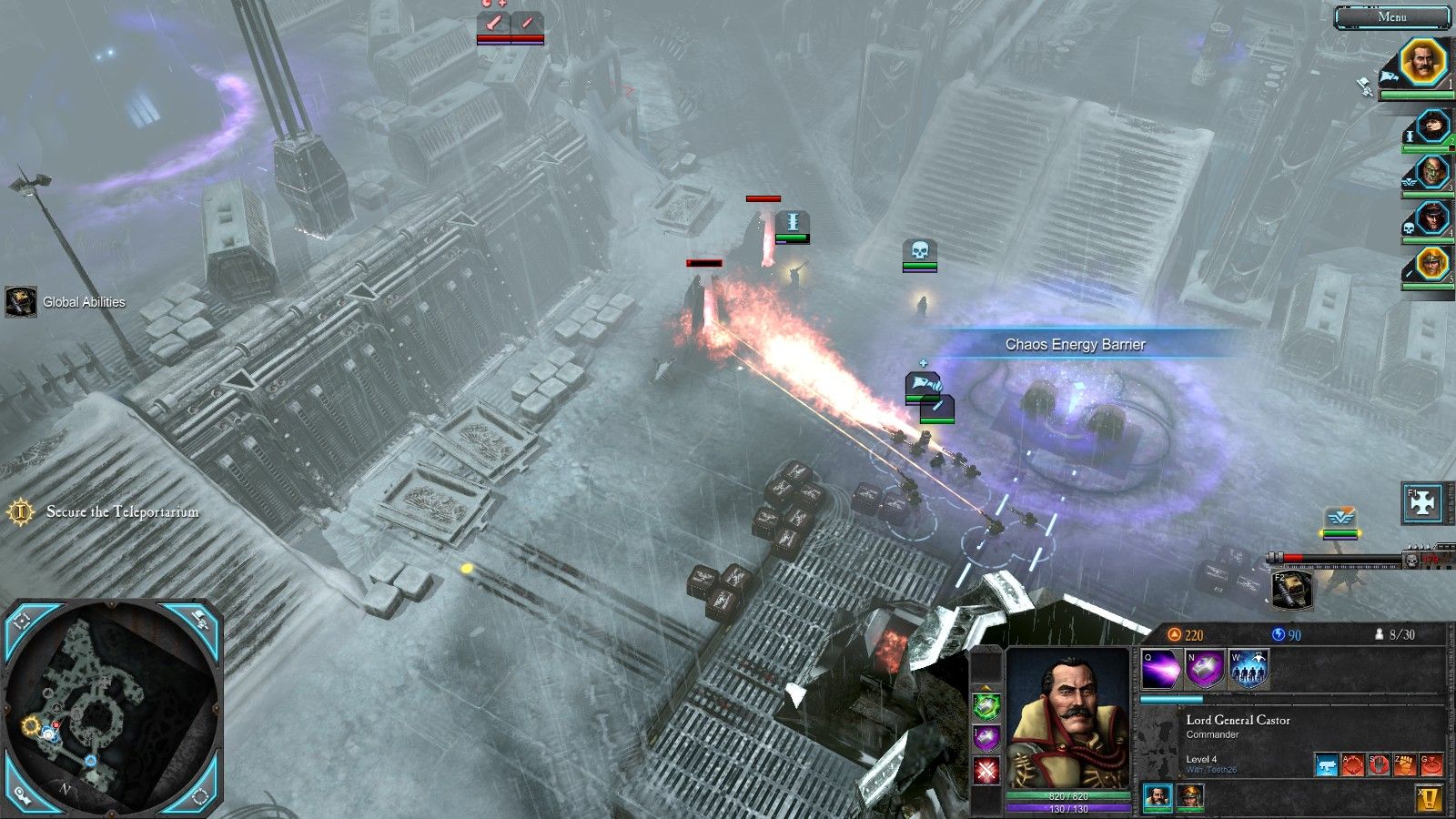Issue the red stop command
The height and width of the screenshot is (819, 1456).
[1379, 764]
